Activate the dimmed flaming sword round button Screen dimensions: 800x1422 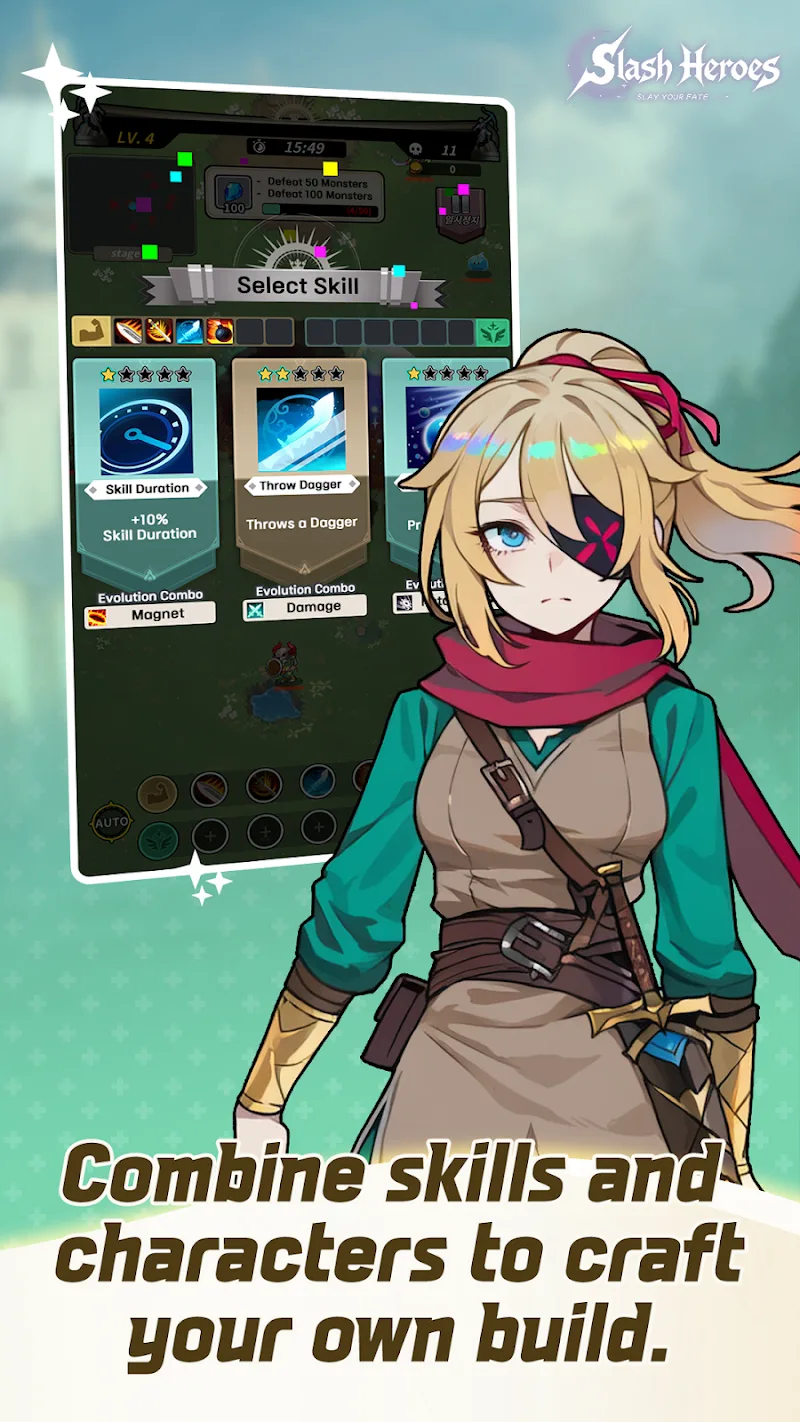pyautogui.click(x=209, y=789)
